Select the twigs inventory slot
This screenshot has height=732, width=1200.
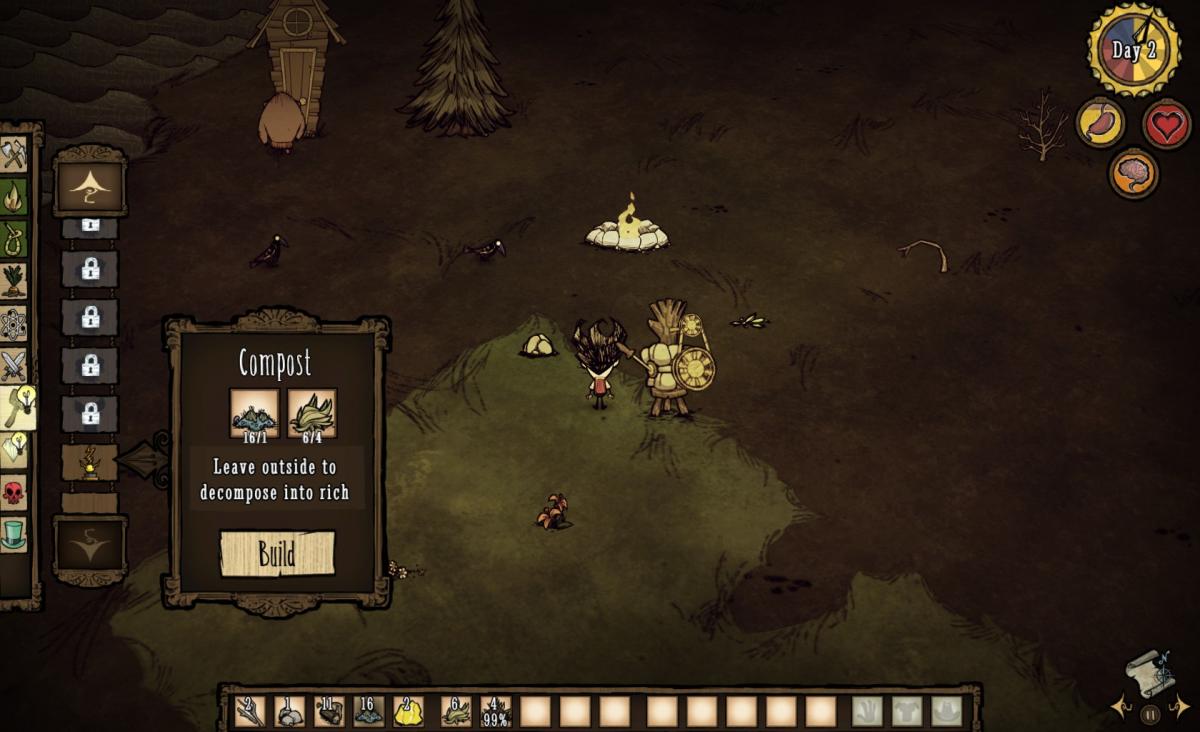point(250,711)
